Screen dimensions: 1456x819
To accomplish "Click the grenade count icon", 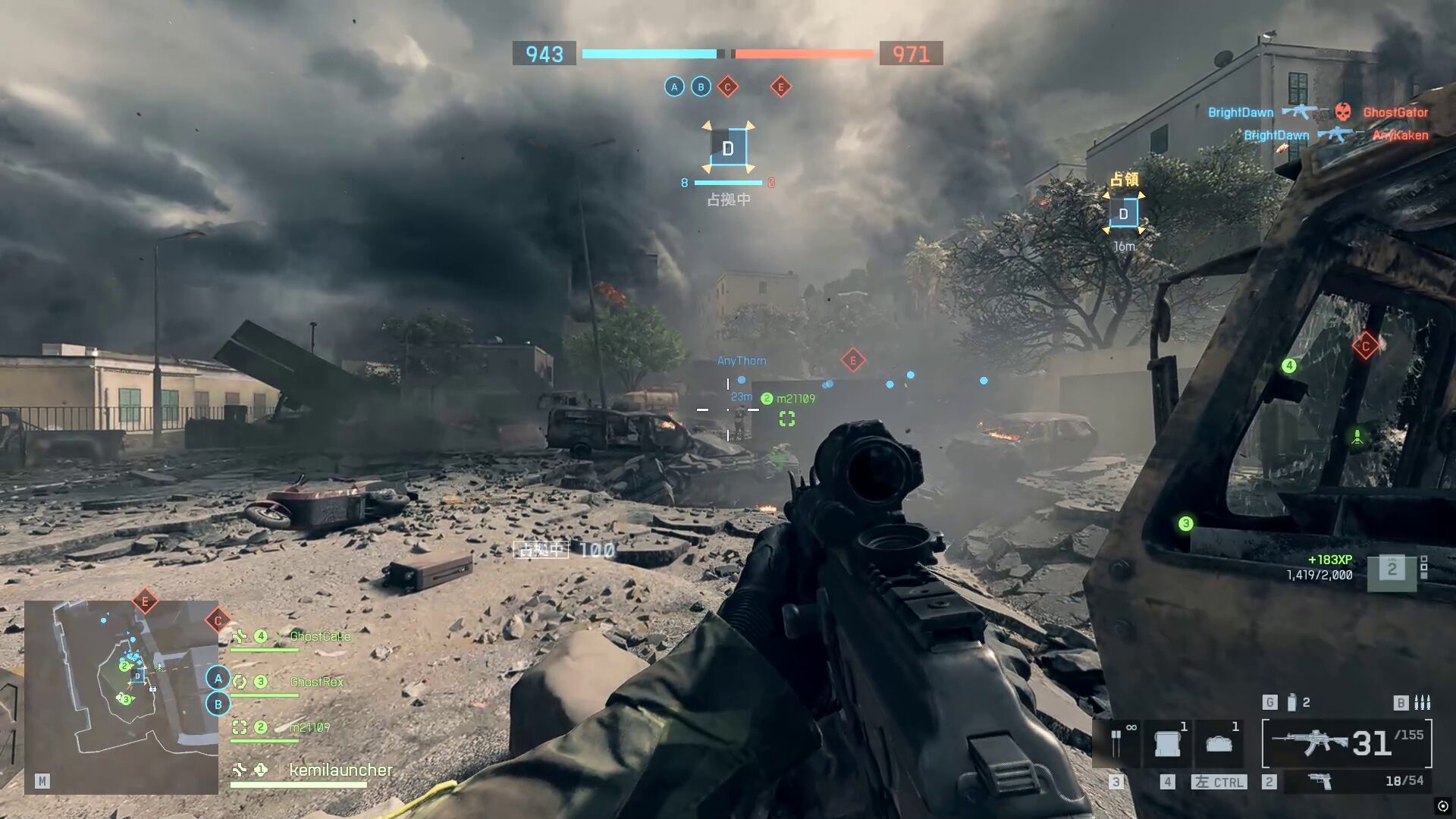I will point(1292,703).
